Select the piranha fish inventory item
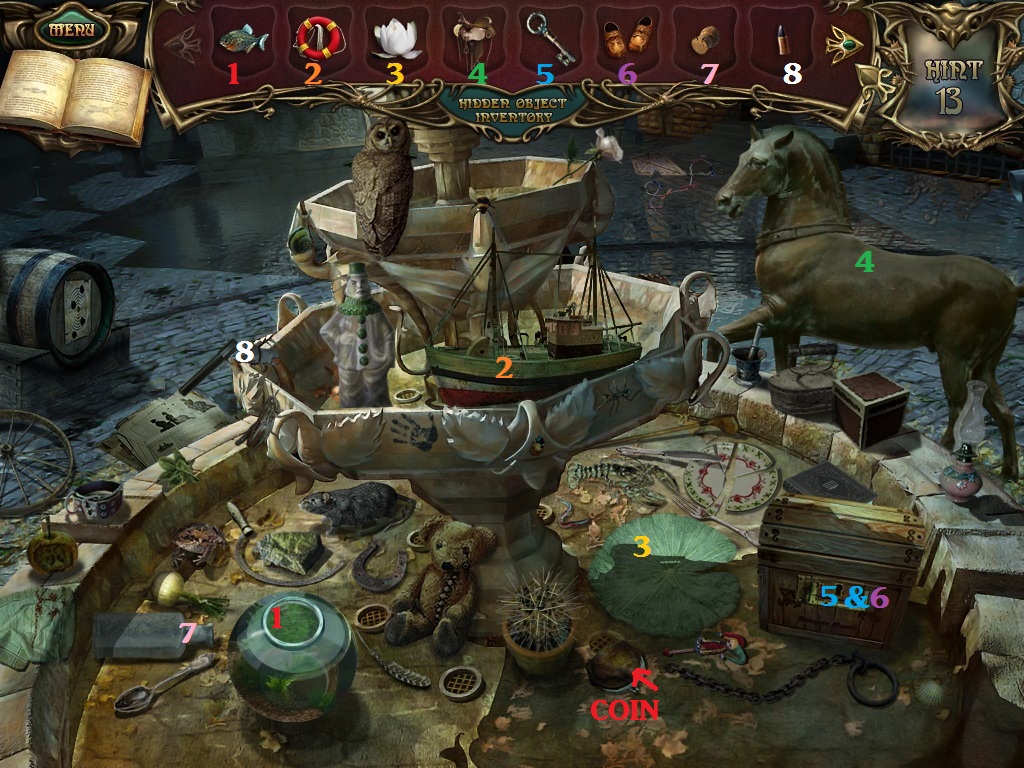This screenshot has width=1024, height=768. [x=243, y=40]
